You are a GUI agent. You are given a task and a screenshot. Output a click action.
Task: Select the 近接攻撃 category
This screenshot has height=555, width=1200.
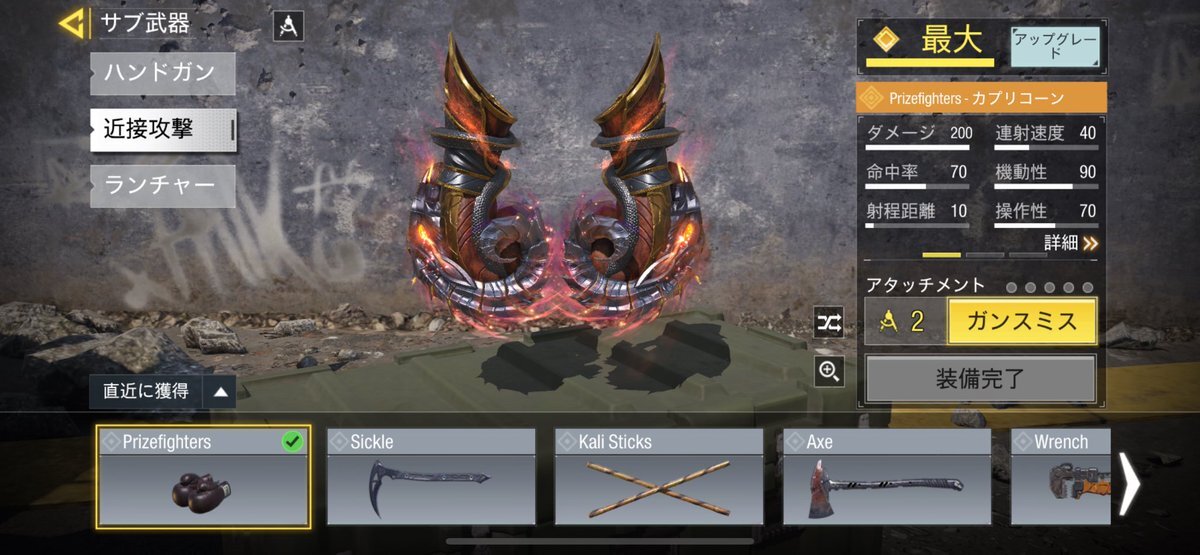tap(163, 130)
